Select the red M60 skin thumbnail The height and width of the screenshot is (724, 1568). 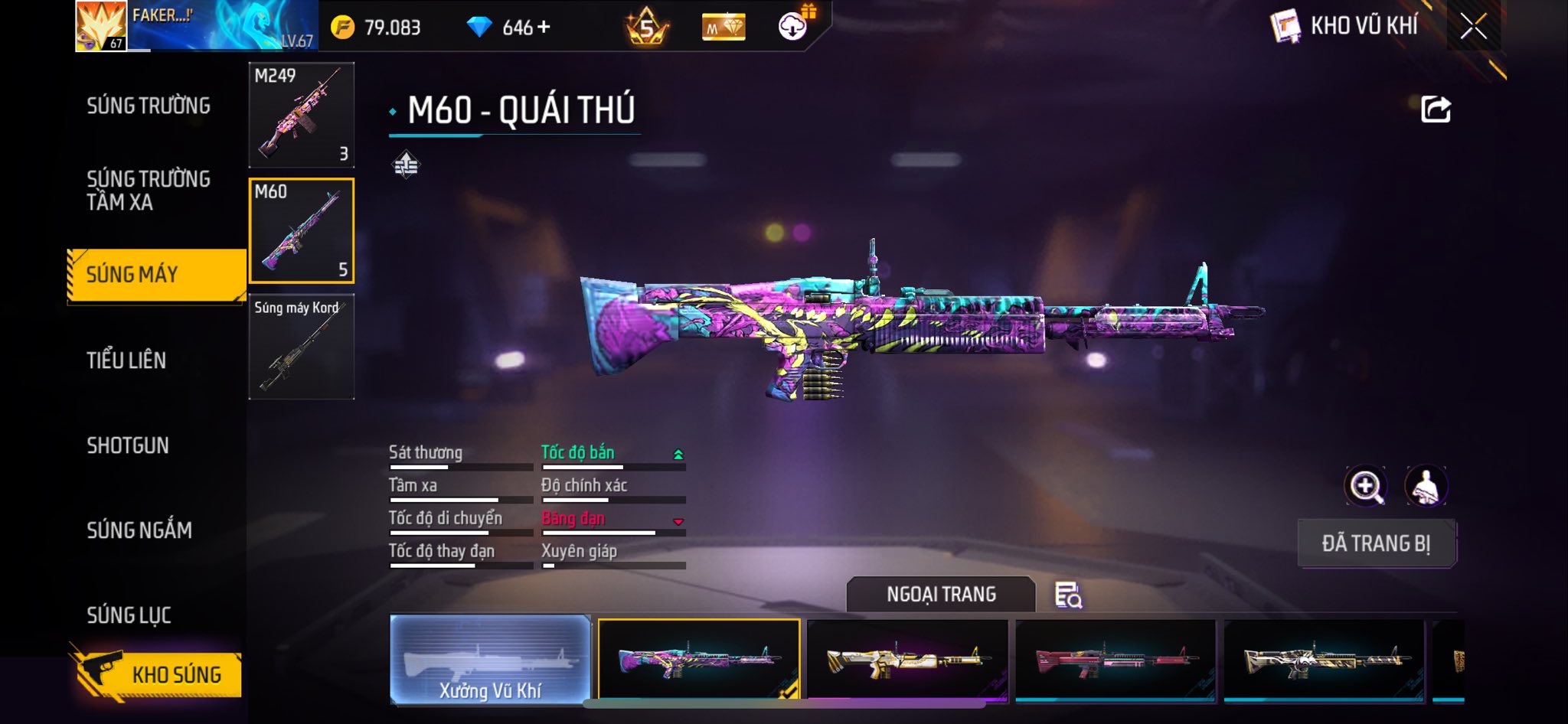click(x=1116, y=659)
